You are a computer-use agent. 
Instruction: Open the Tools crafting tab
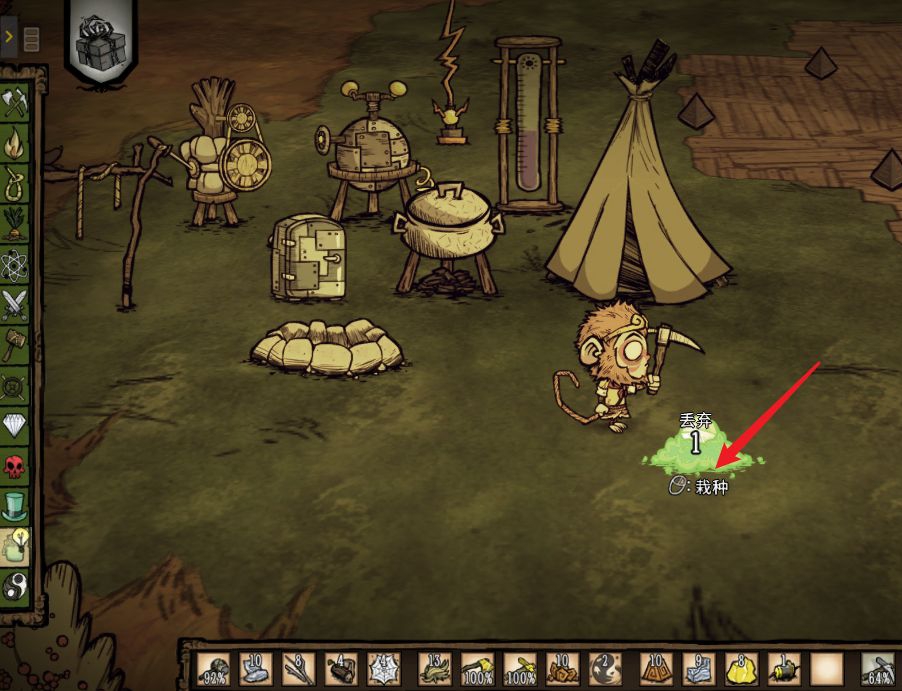[16, 103]
